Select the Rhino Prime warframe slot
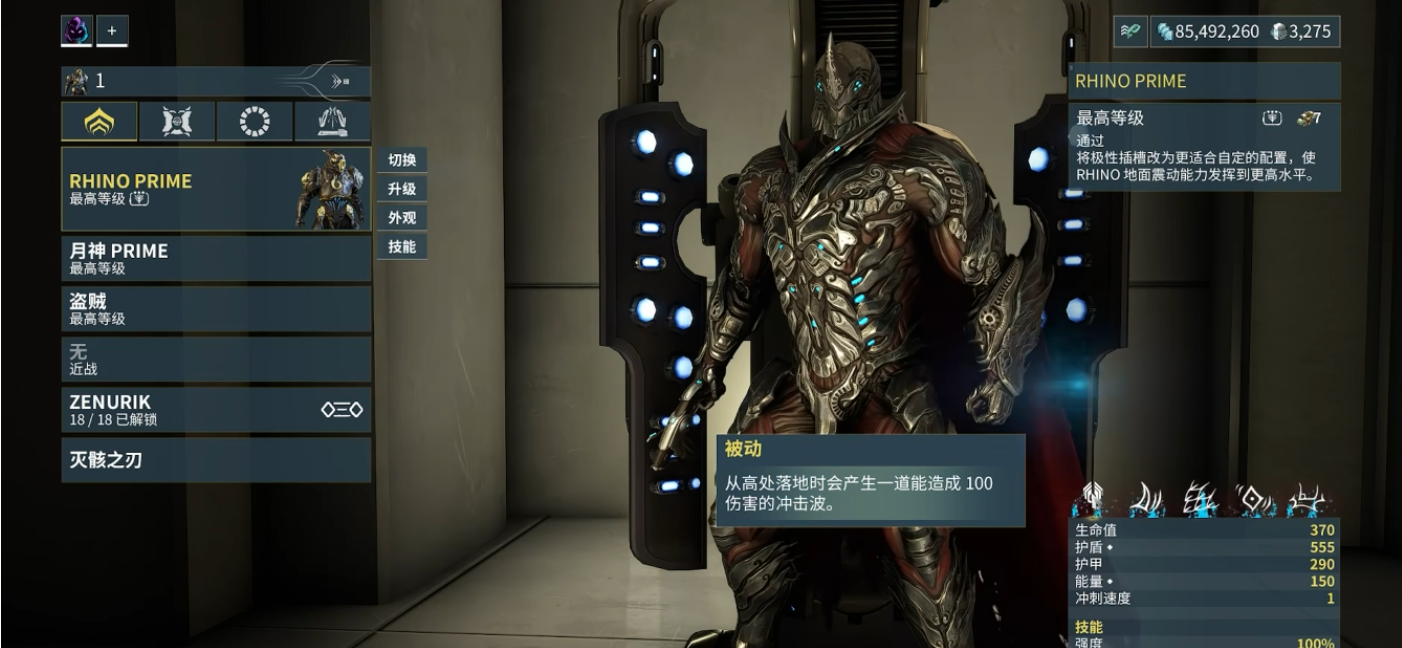This screenshot has height=648, width=1402. tap(215, 189)
